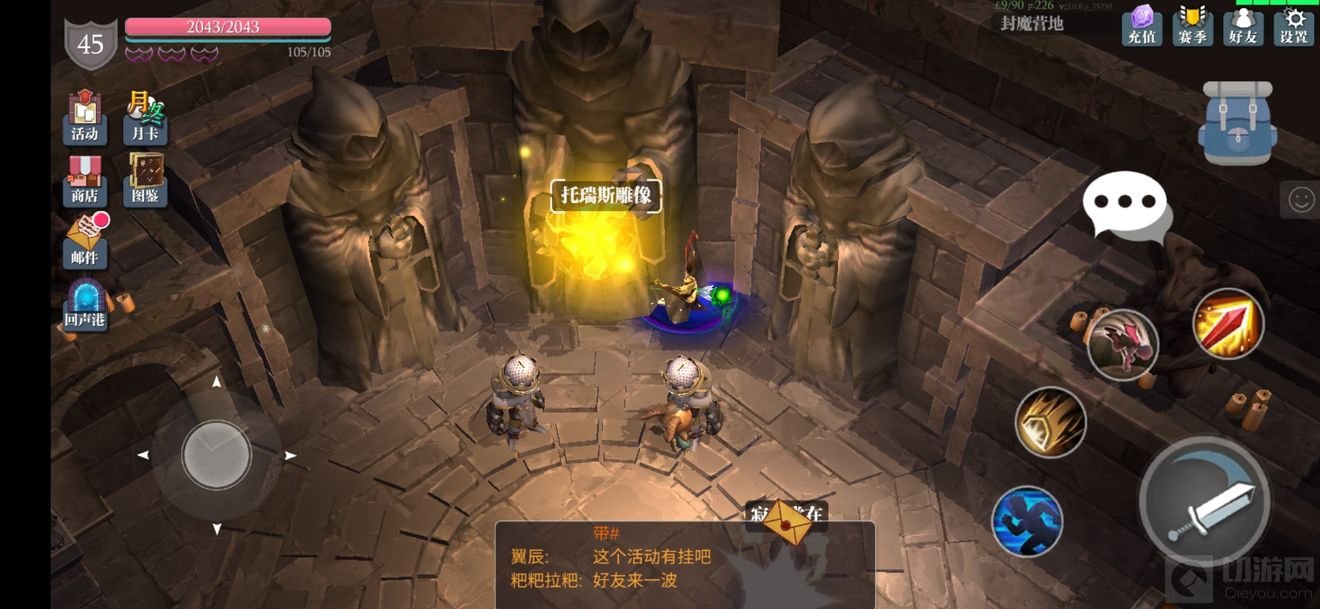Image resolution: width=1320 pixels, height=609 pixels.
Task: Open the 邮件 mailbox
Action: pos(86,243)
